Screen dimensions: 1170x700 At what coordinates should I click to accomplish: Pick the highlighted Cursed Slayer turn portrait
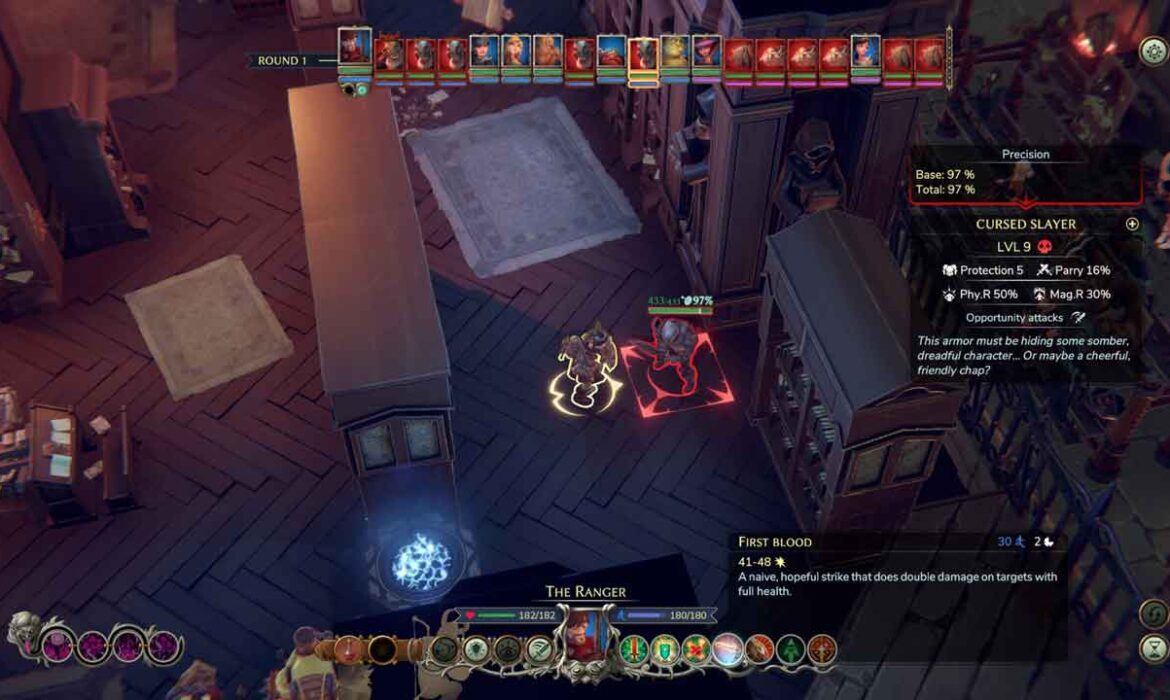tap(643, 55)
